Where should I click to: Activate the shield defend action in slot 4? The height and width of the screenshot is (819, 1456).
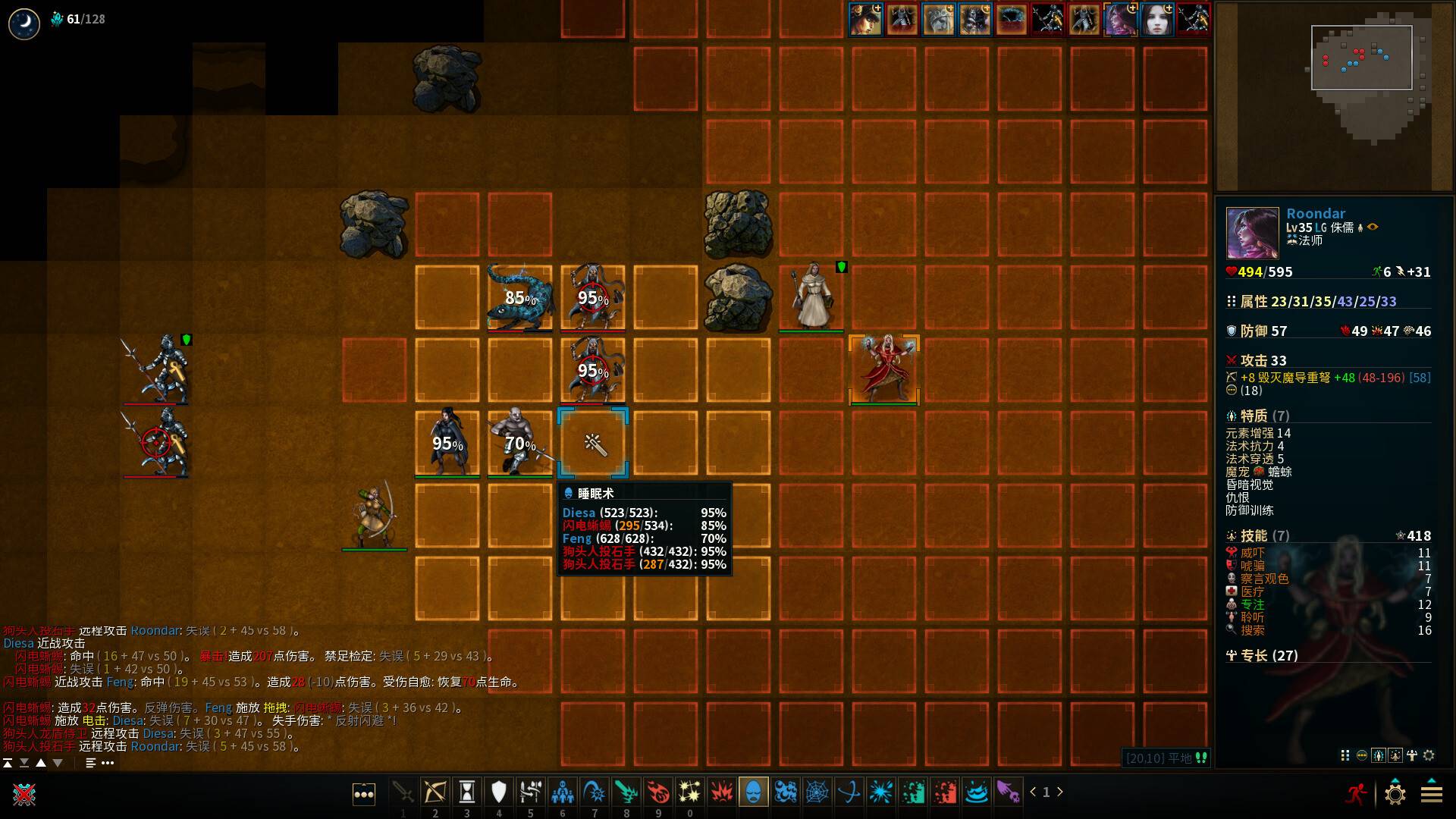click(x=498, y=792)
